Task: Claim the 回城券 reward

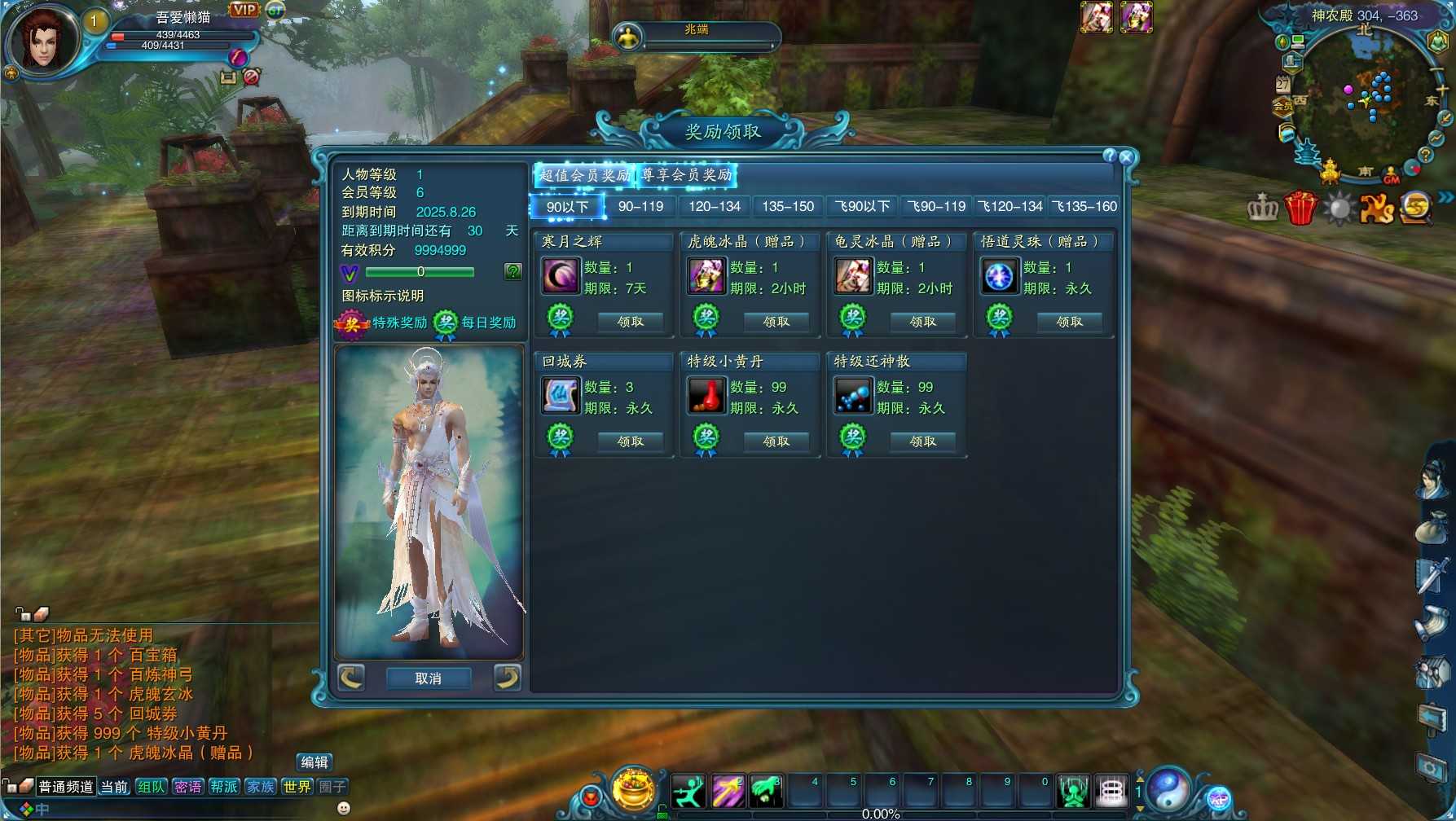Action: click(630, 441)
